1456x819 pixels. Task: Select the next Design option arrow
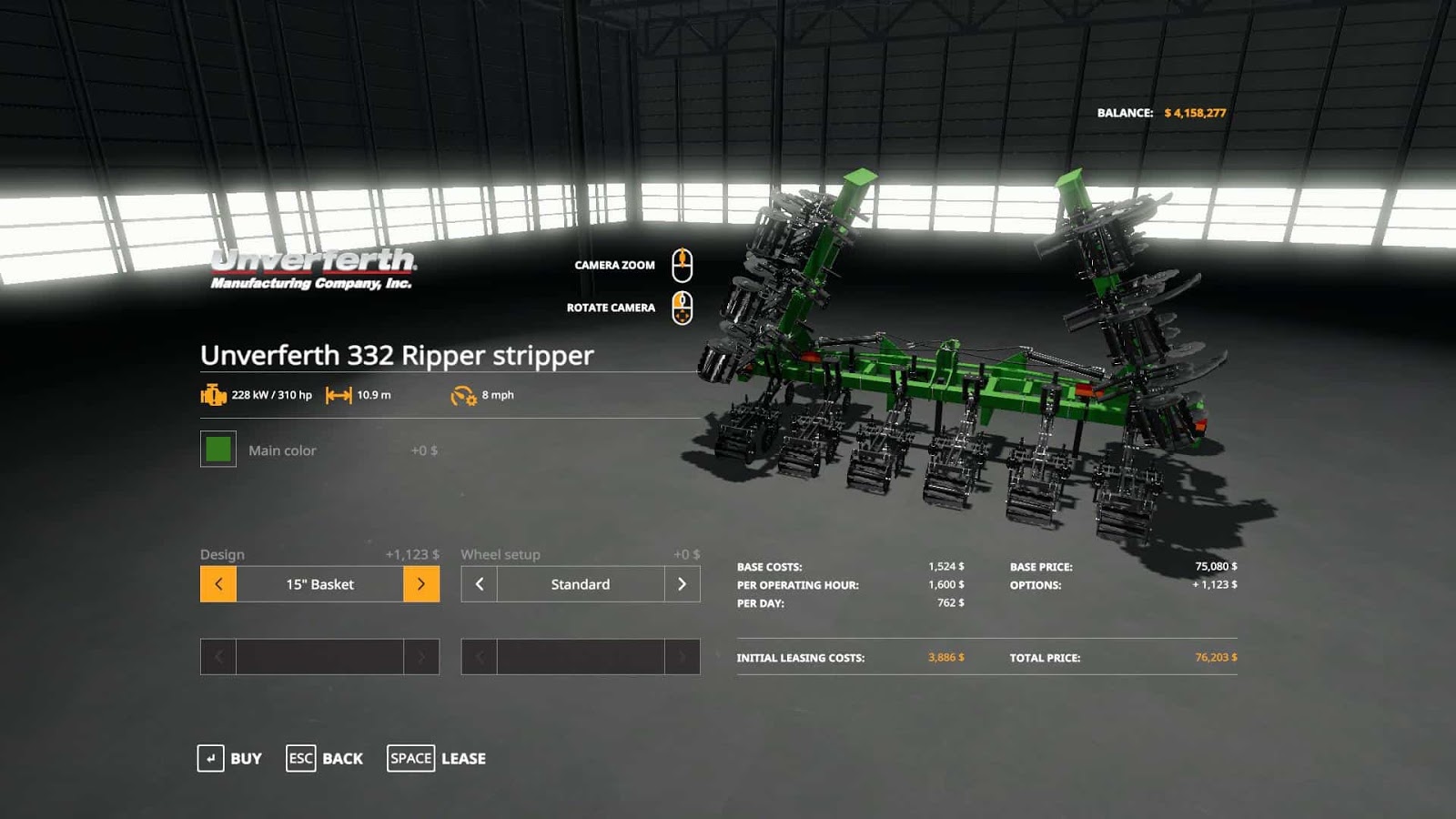point(421,584)
